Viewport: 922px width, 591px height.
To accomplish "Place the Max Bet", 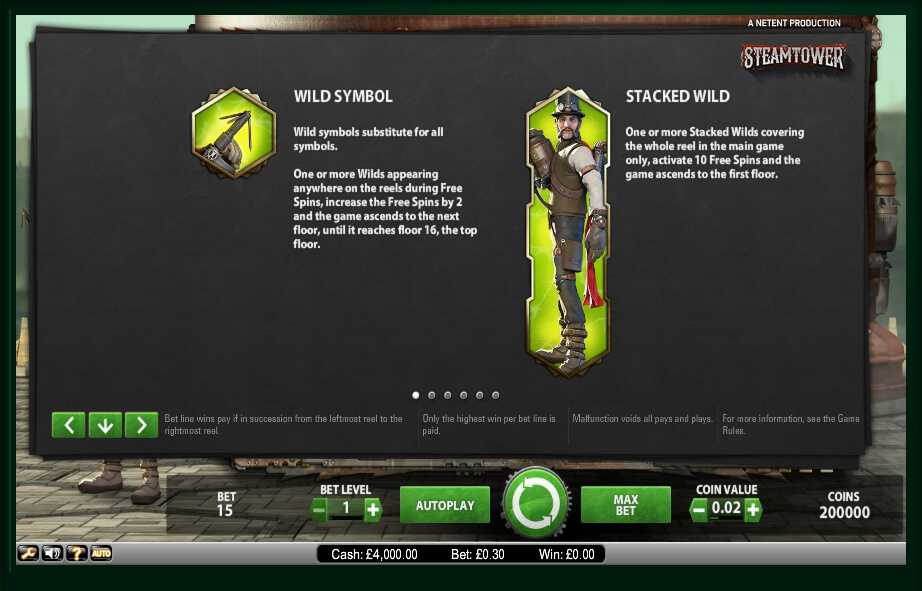I will (x=626, y=505).
